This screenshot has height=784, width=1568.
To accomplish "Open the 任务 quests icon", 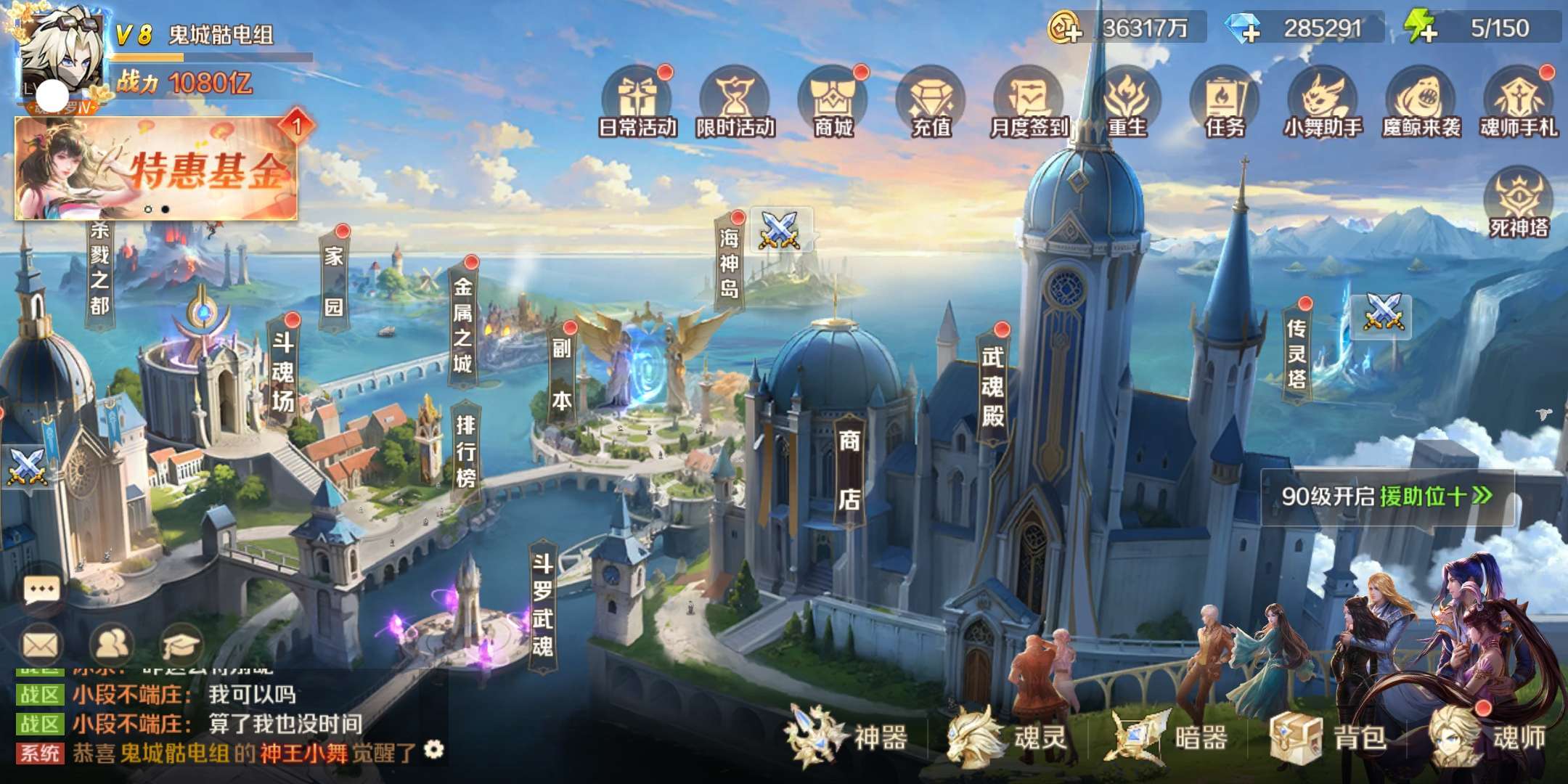I will [x=1225, y=103].
